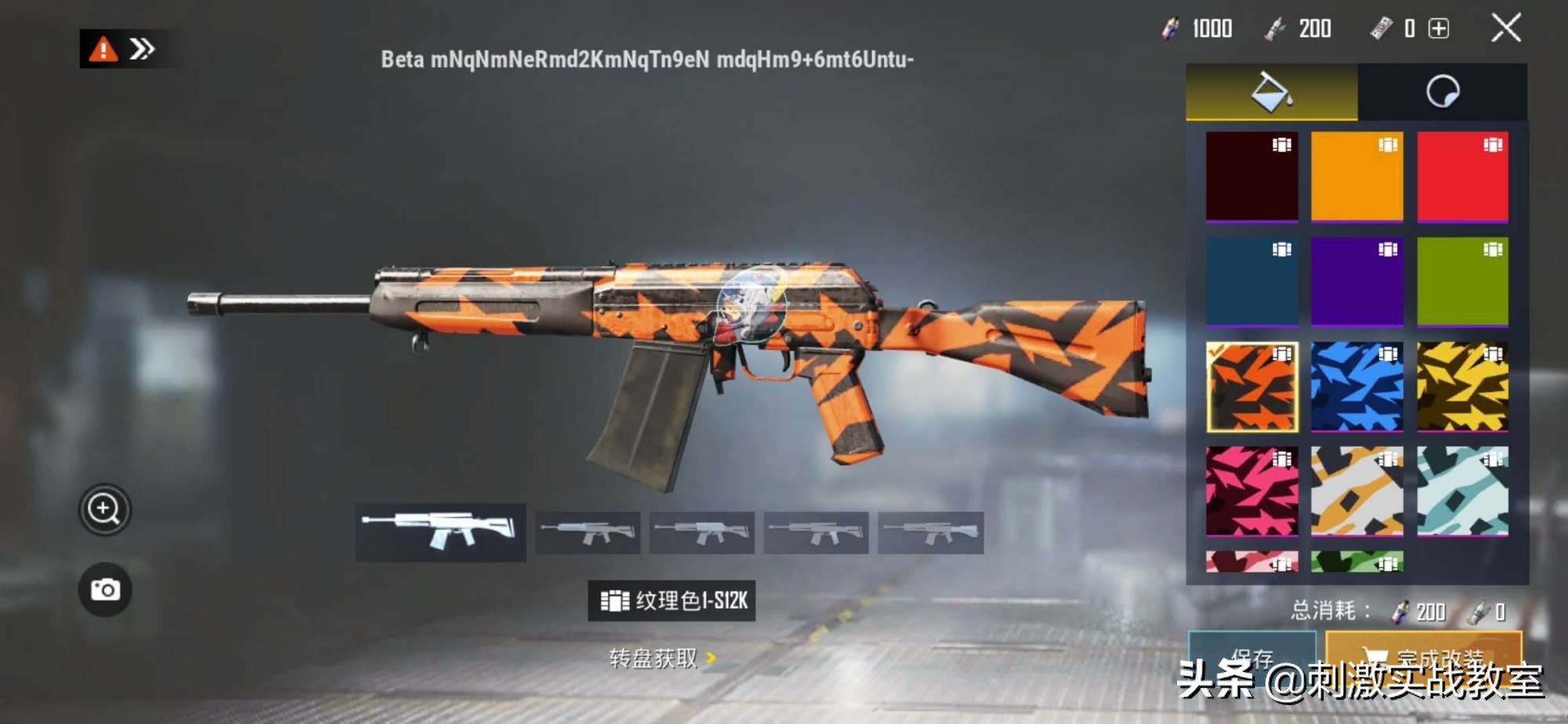The width and height of the screenshot is (1568, 724).
Task: Choose the dark maroon solid color
Action: pos(1251,176)
